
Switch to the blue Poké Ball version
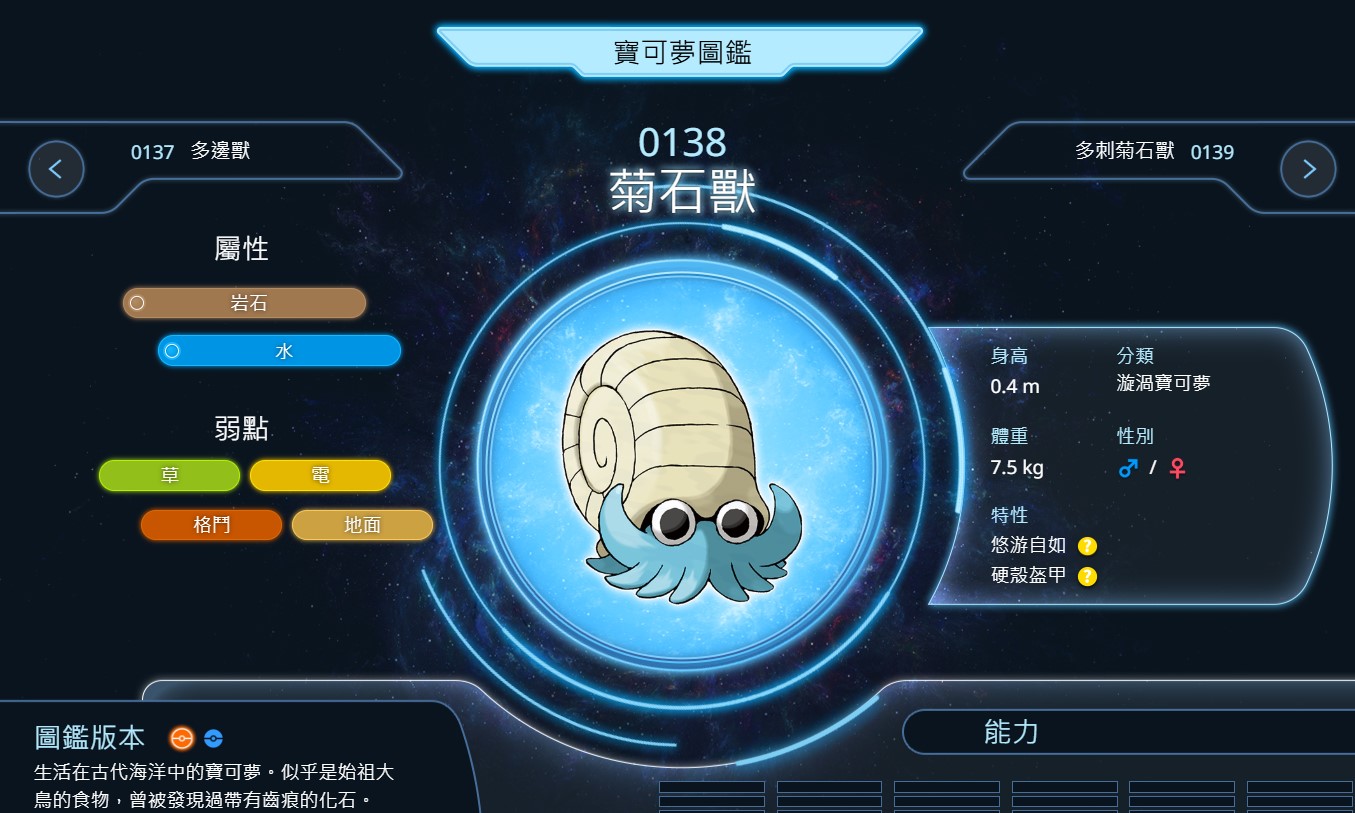tap(213, 739)
